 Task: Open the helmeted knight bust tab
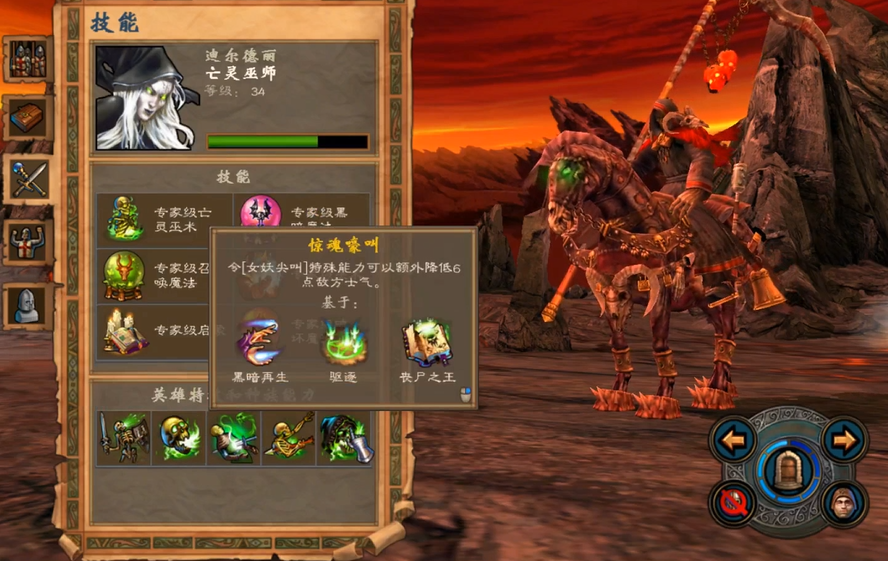click(27, 304)
